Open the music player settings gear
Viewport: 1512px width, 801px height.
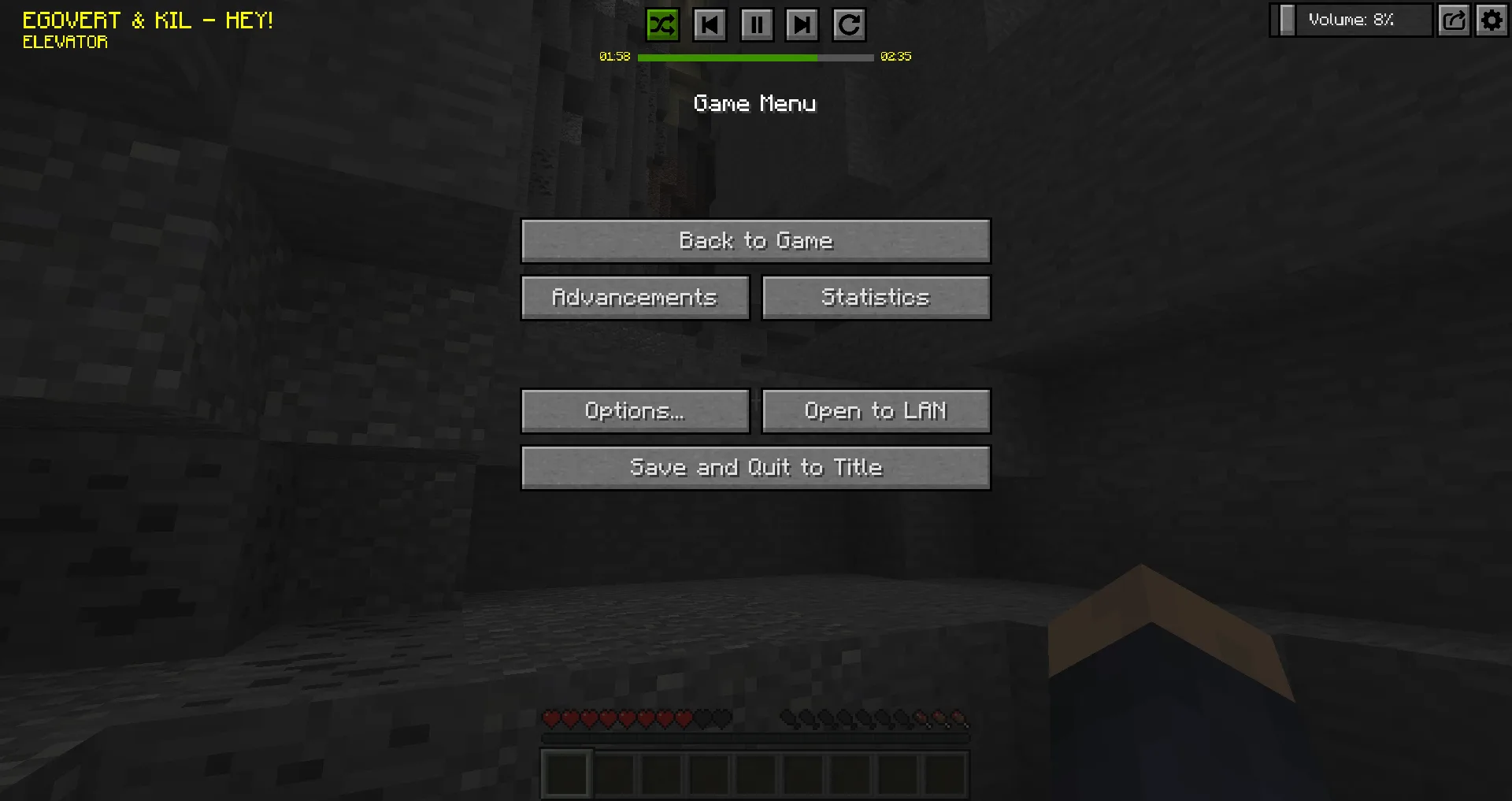(1492, 20)
